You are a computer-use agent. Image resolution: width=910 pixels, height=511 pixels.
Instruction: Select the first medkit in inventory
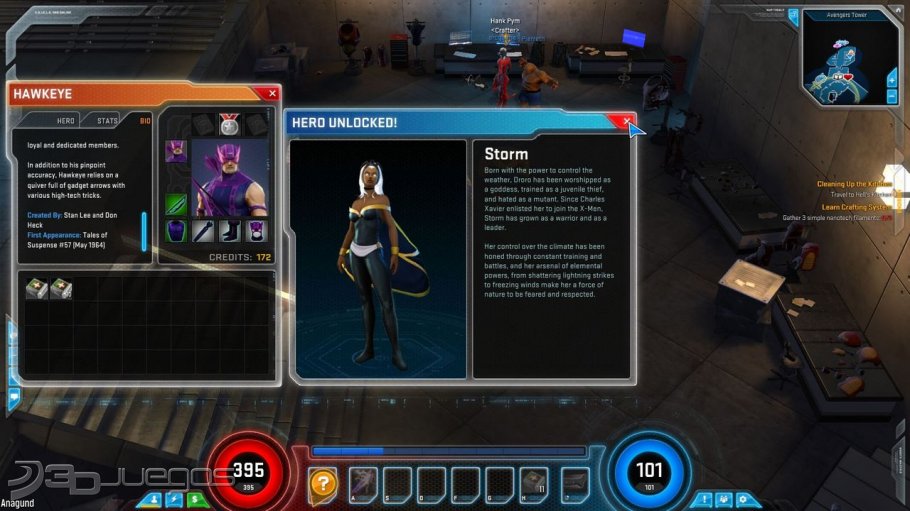[x=37, y=288]
